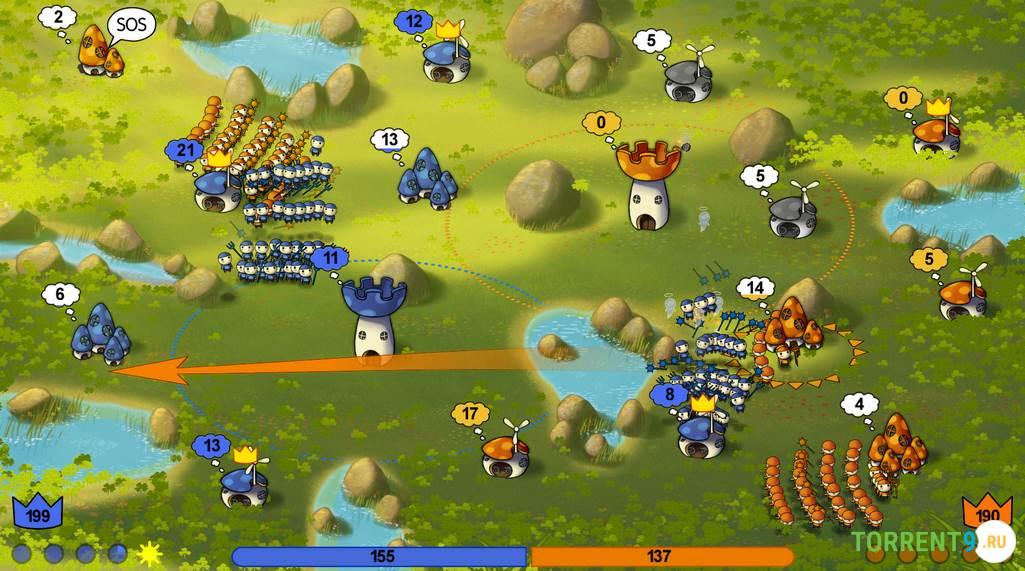This screenshot has width=1025, height=571.
Task: Target the neutral mushroom village with 6 troops
Action: (x=98, y=333)
